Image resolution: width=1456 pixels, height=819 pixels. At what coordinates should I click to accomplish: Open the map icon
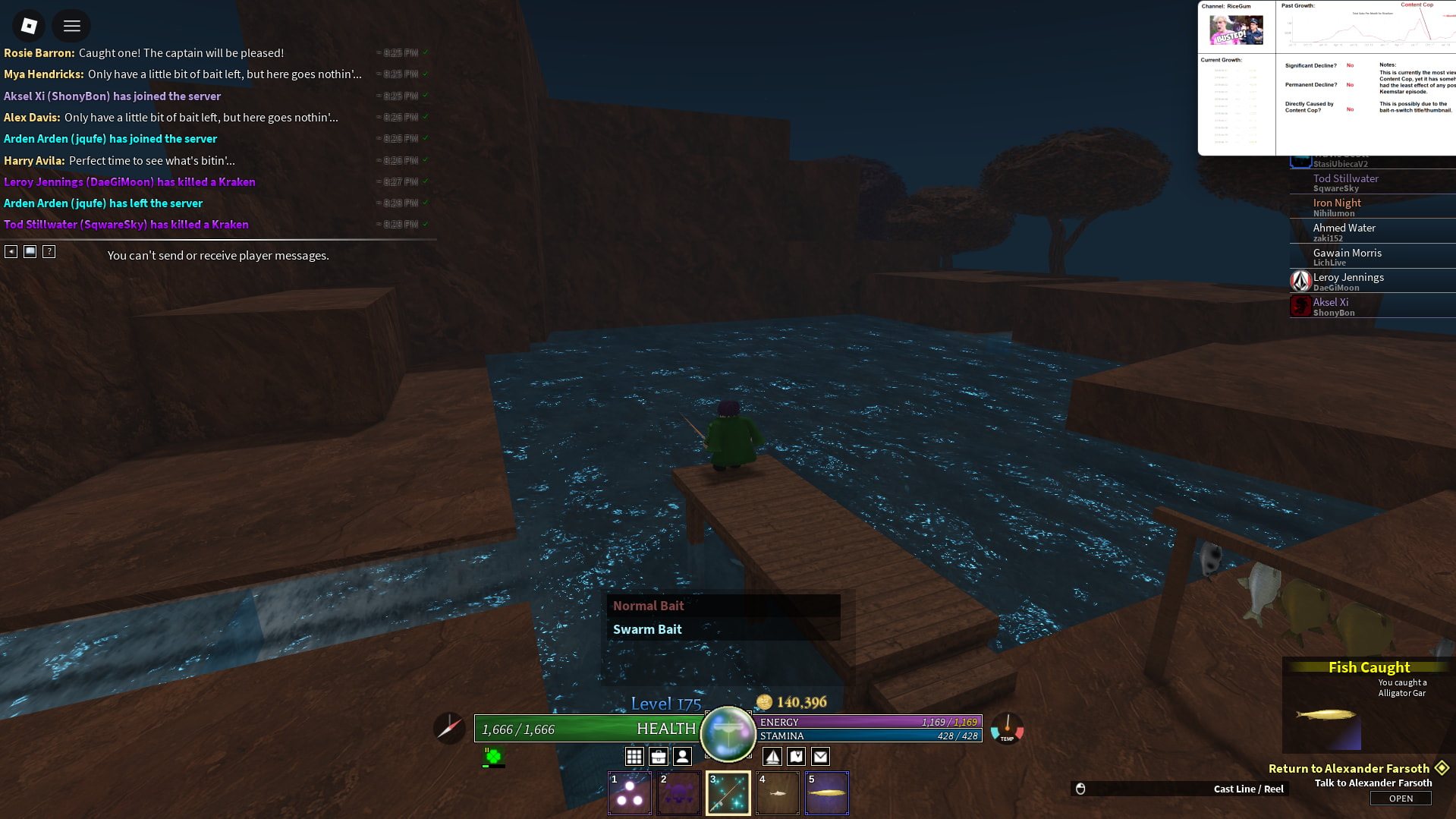pyautogui.click(x=796, y=756)
